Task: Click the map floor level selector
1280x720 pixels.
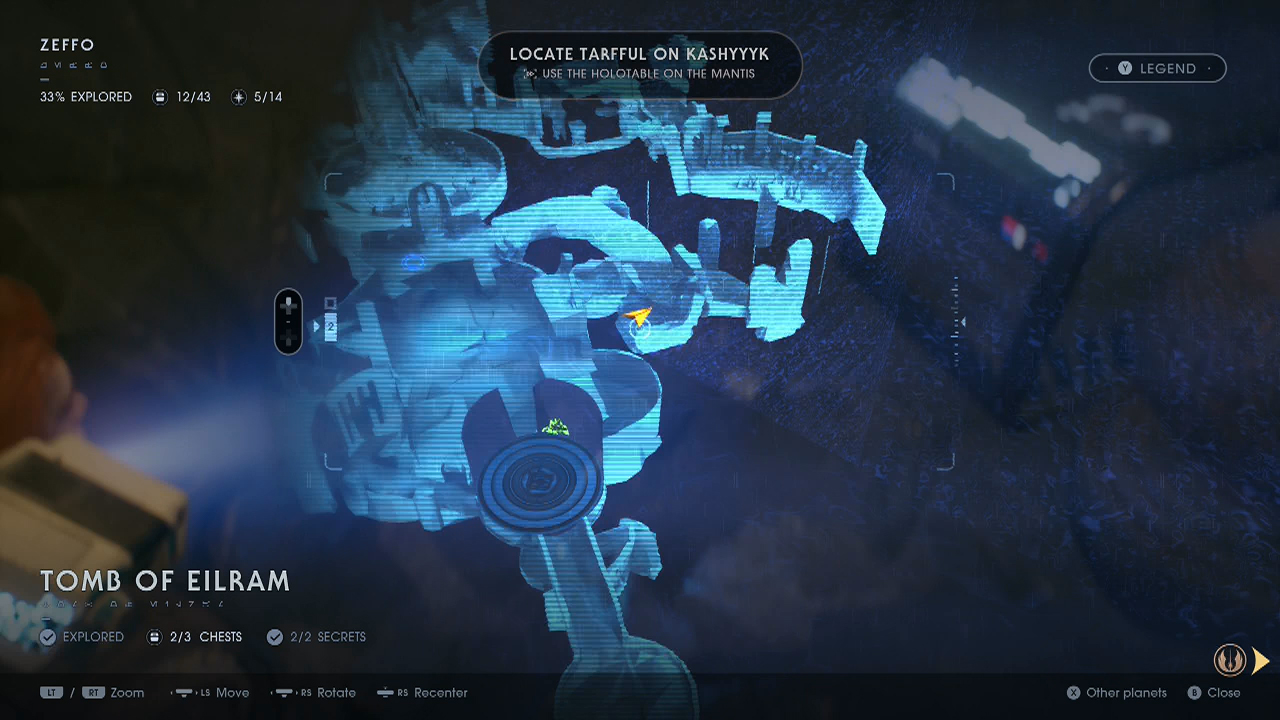Action: coord(289,322)
